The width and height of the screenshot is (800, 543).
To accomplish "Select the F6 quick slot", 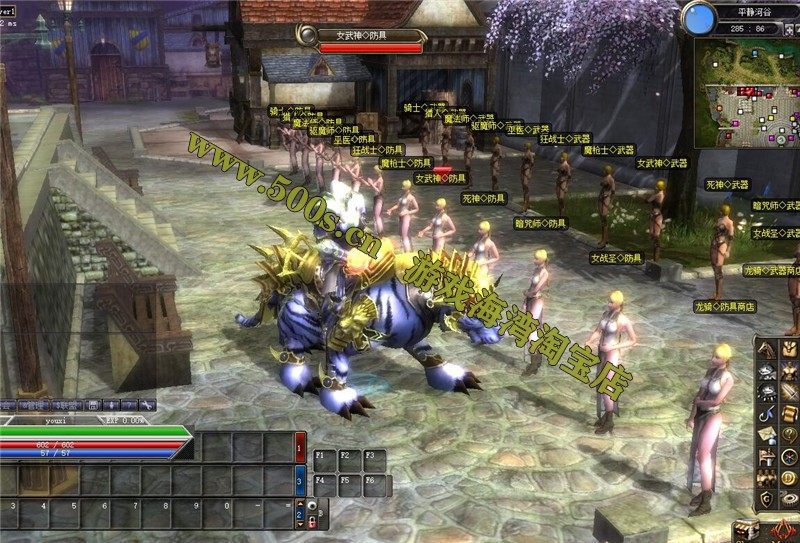I will pos(374,484).
